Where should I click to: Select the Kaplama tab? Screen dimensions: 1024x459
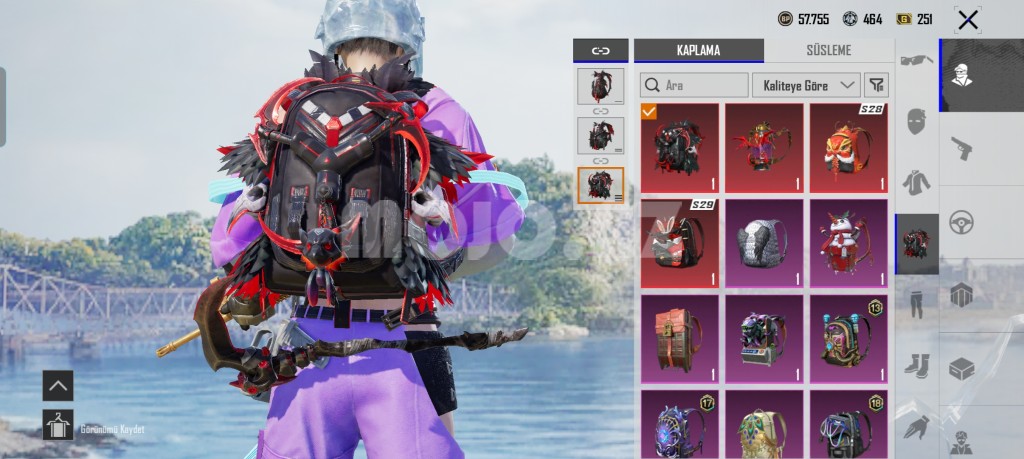tap(698, 50)
